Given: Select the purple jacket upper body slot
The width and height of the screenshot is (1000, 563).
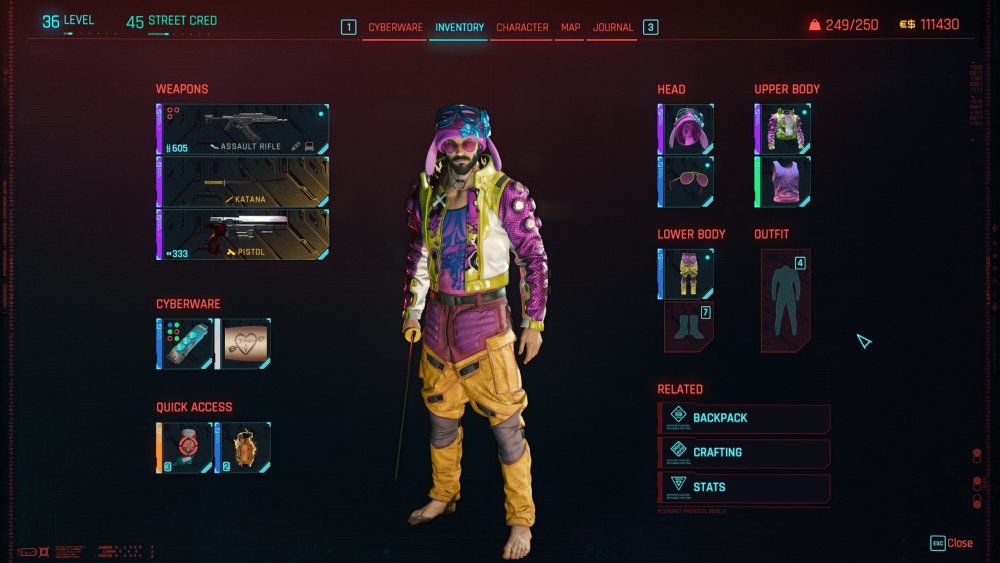Looking at the screenshot, I should click(x=783, y=129).
